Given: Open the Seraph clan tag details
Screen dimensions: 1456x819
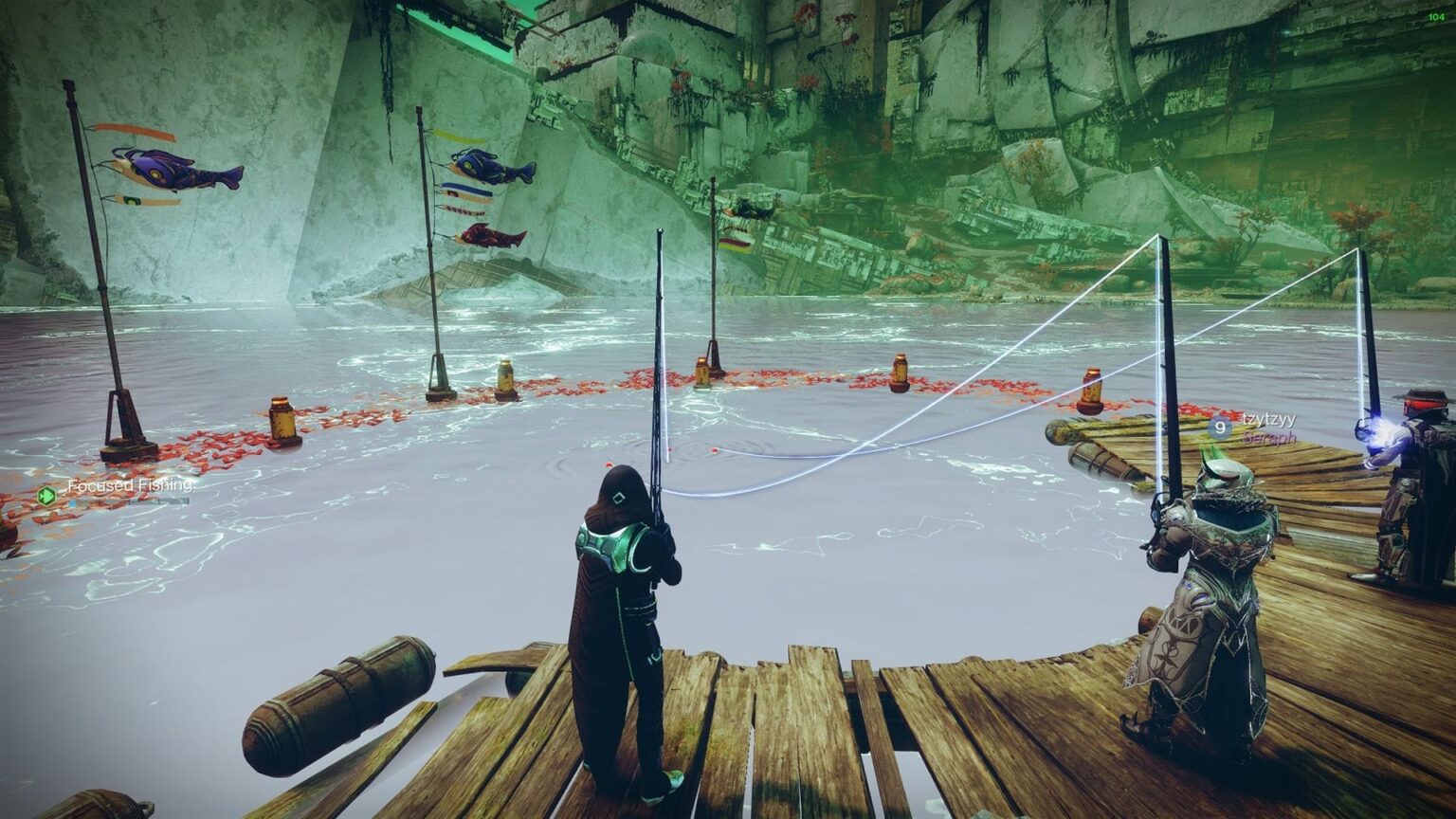Looking at the screenshot, I should [x=1270, y=439].
